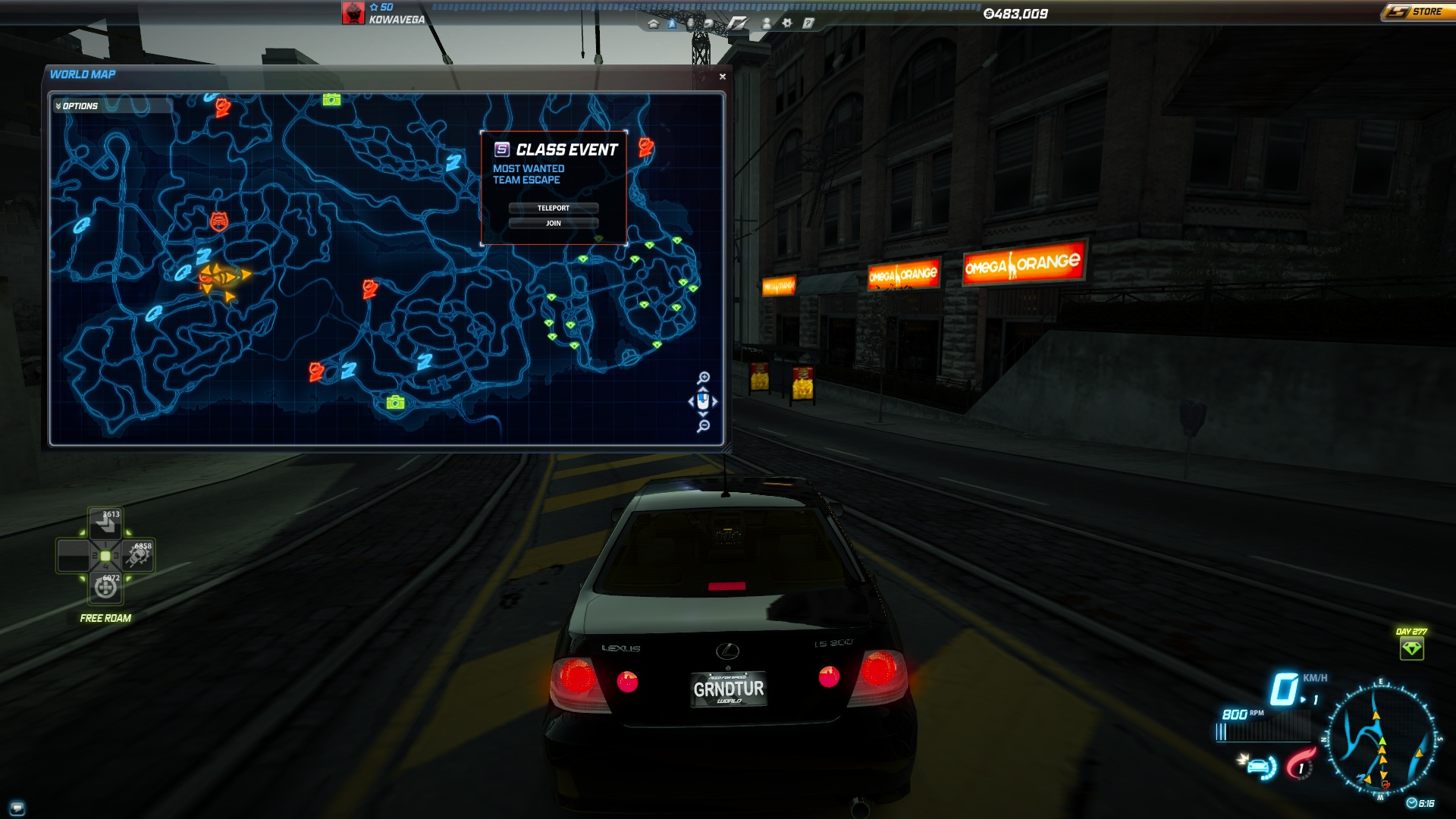Pan the world map left with arrow
The height and width of the screenshot is (819, 1456).
point(691,402)
